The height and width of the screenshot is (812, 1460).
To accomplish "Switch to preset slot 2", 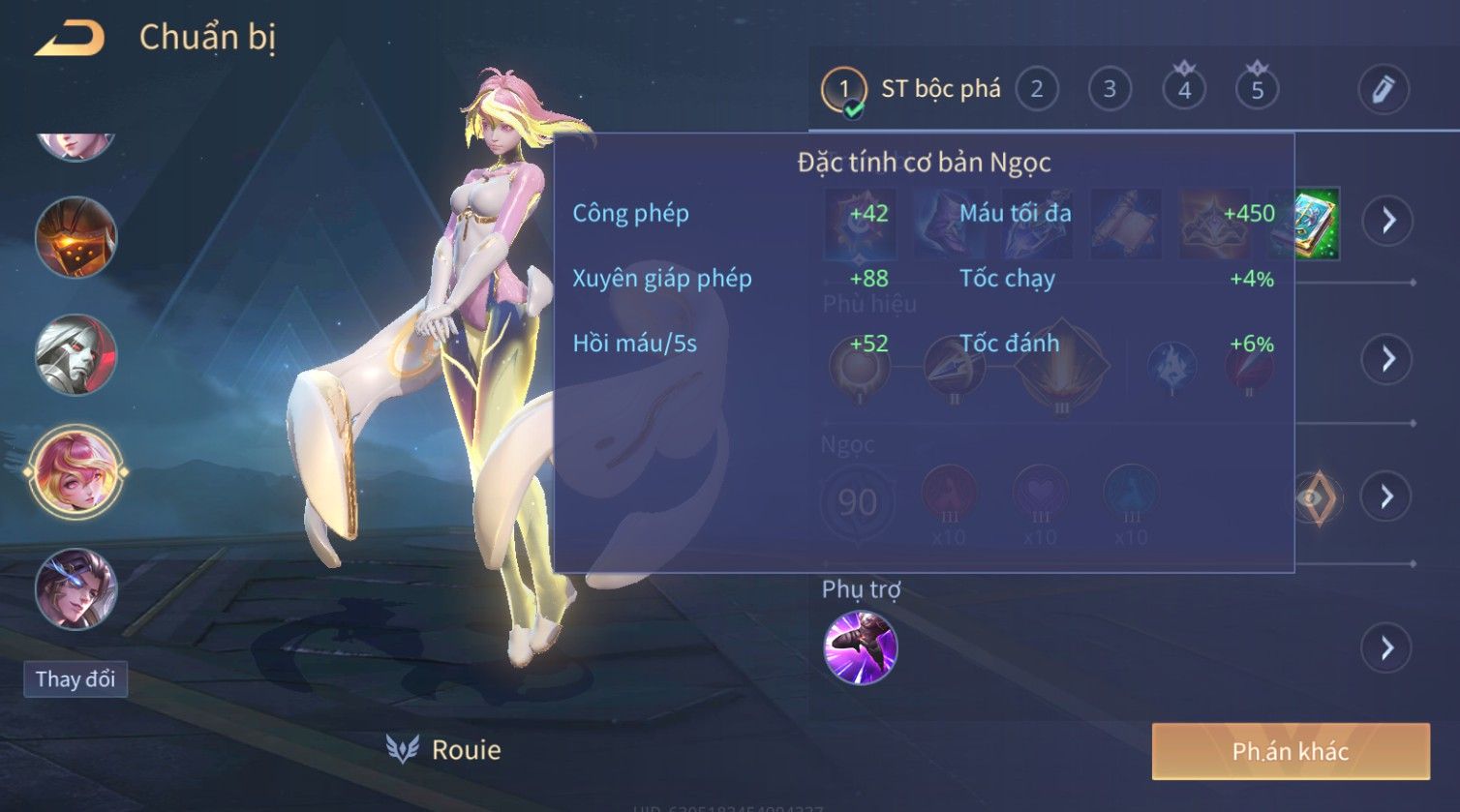I will coord(1036,90).
